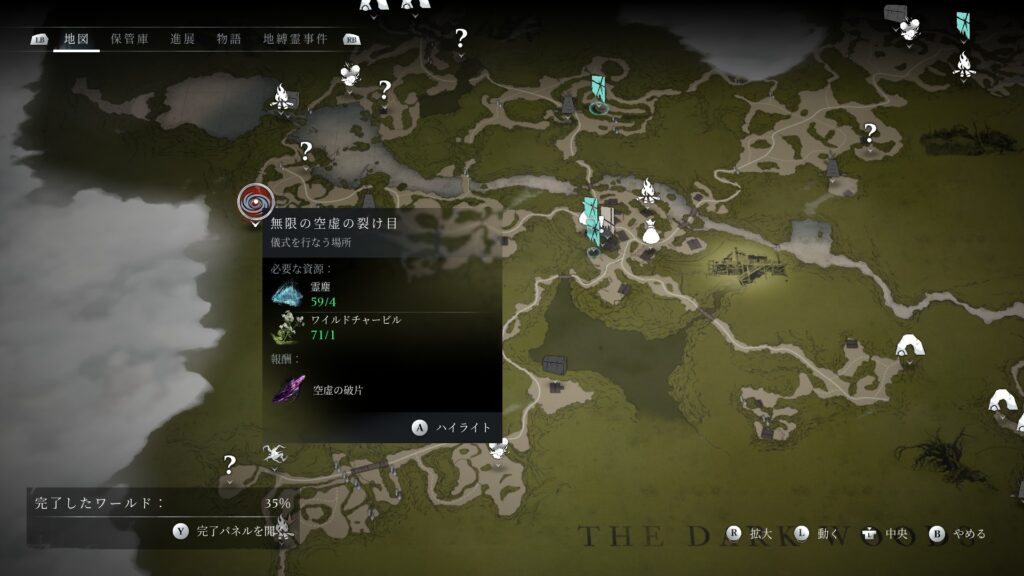Click the white gowned figure map marker

click(651, 233)
